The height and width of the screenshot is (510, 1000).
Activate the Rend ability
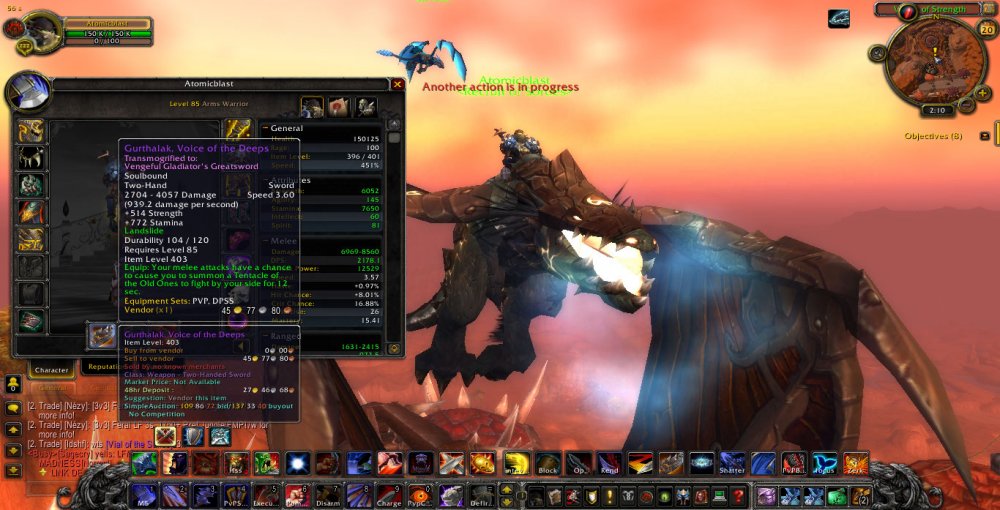pos(609,464)
